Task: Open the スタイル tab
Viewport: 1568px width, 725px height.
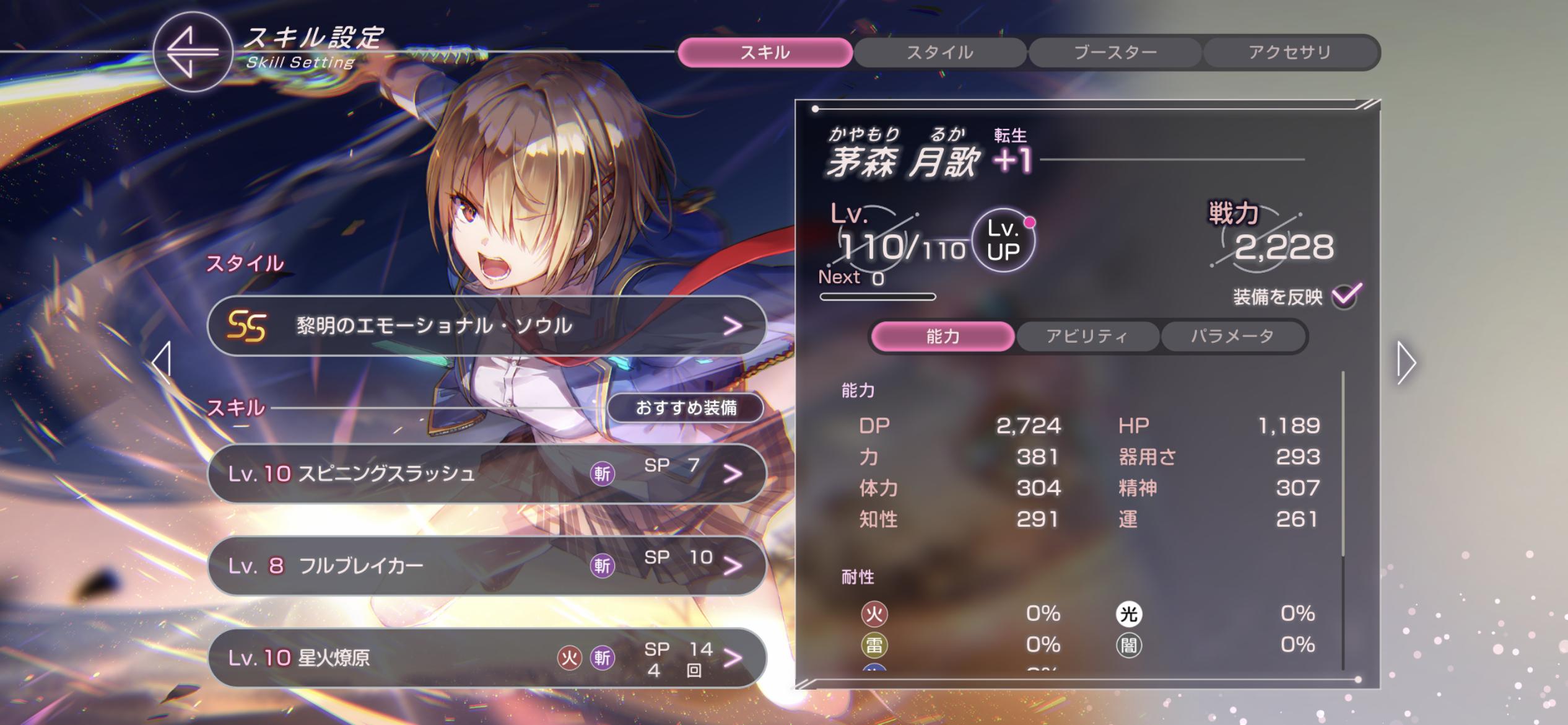Action: (x=939, y=53)
